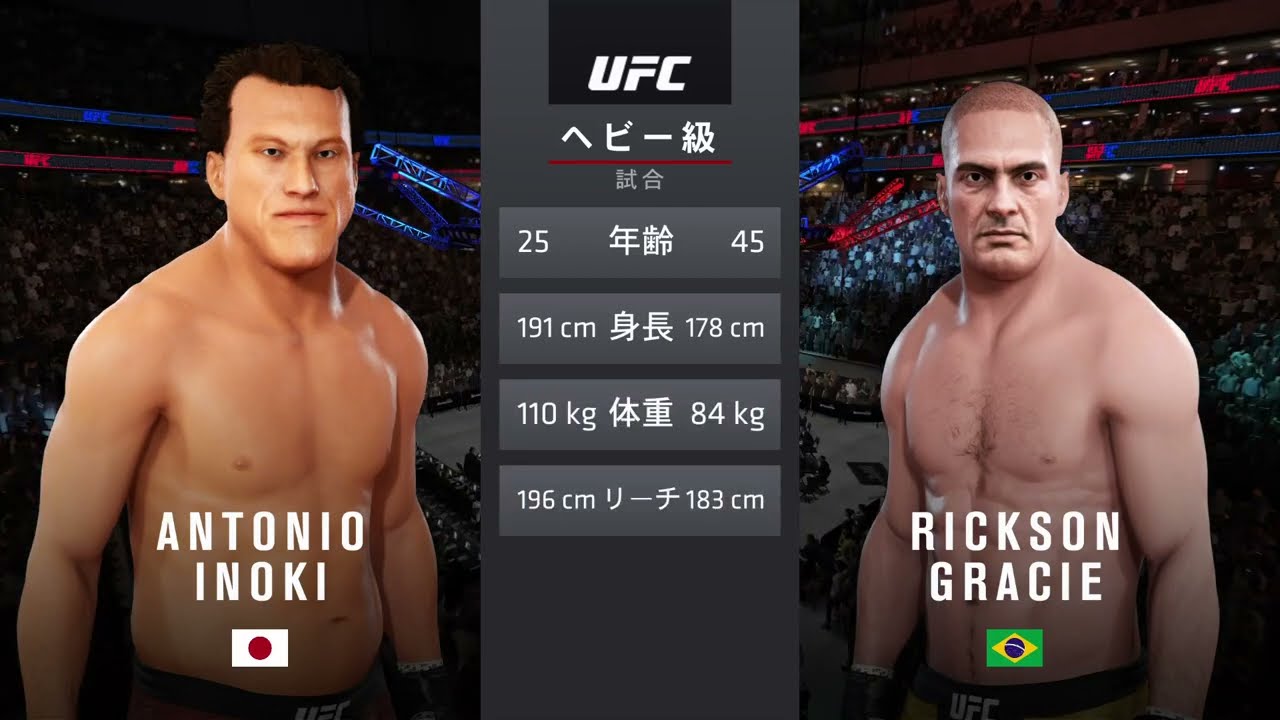Open the 年齢 age comparison panel
1280x720 pixels.
click(x=639, y=242)
